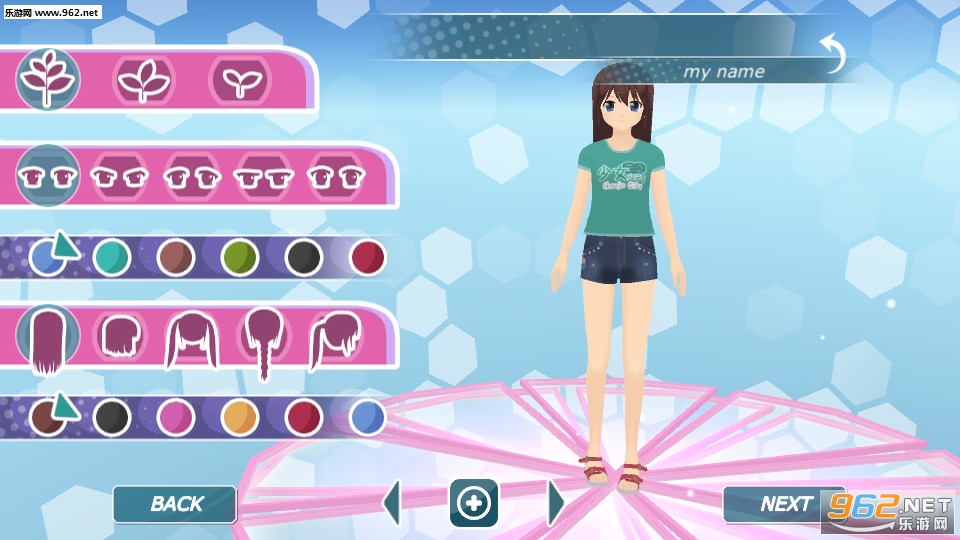Click the curved undo arrow icon

point(832,52)
